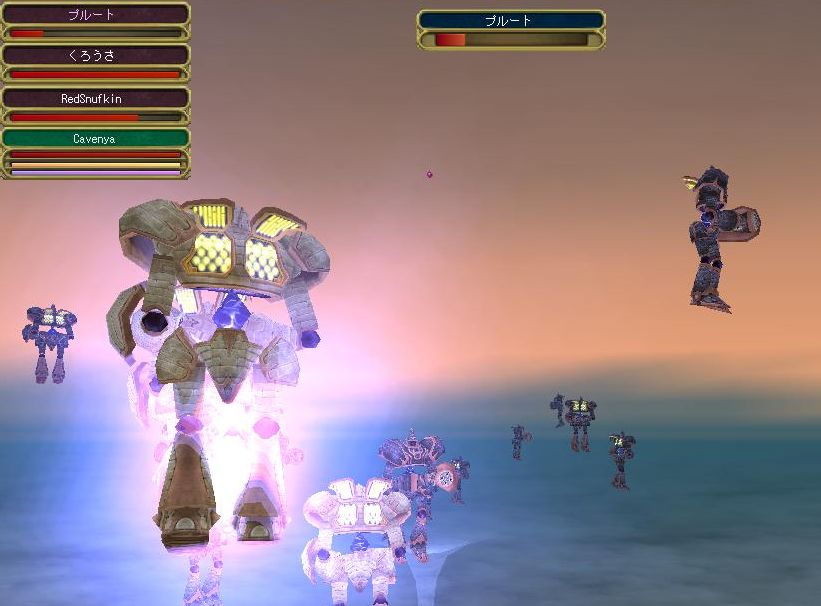Select party member くろうさ

pyautogui.click(x=95, y=56)
